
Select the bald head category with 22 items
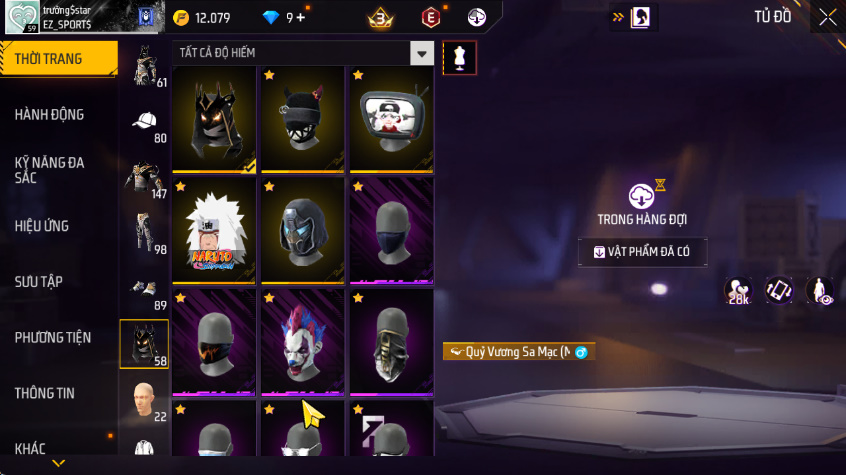(x=145, y=400)
